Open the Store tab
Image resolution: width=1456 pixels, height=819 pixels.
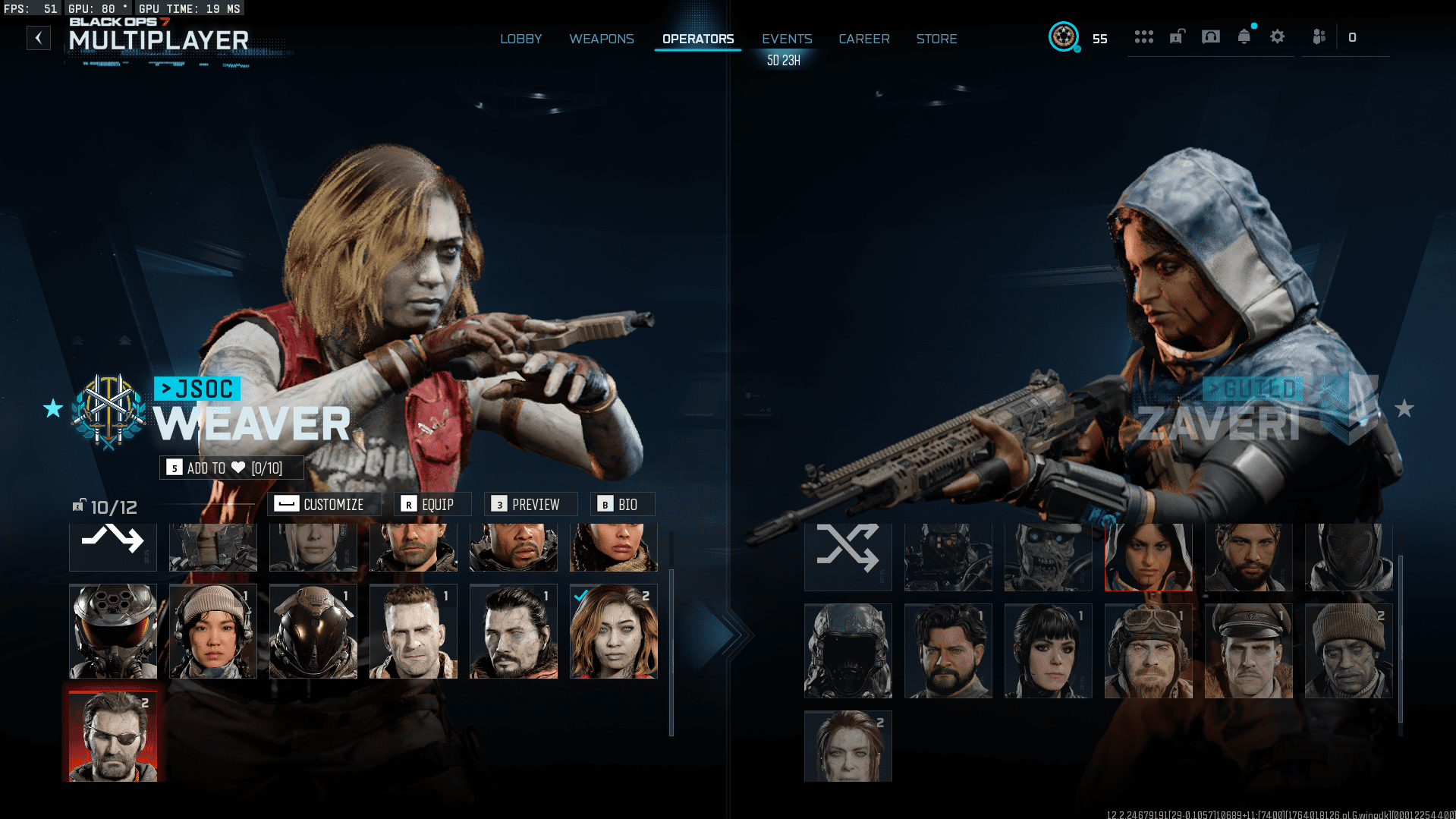coord(936,39)
